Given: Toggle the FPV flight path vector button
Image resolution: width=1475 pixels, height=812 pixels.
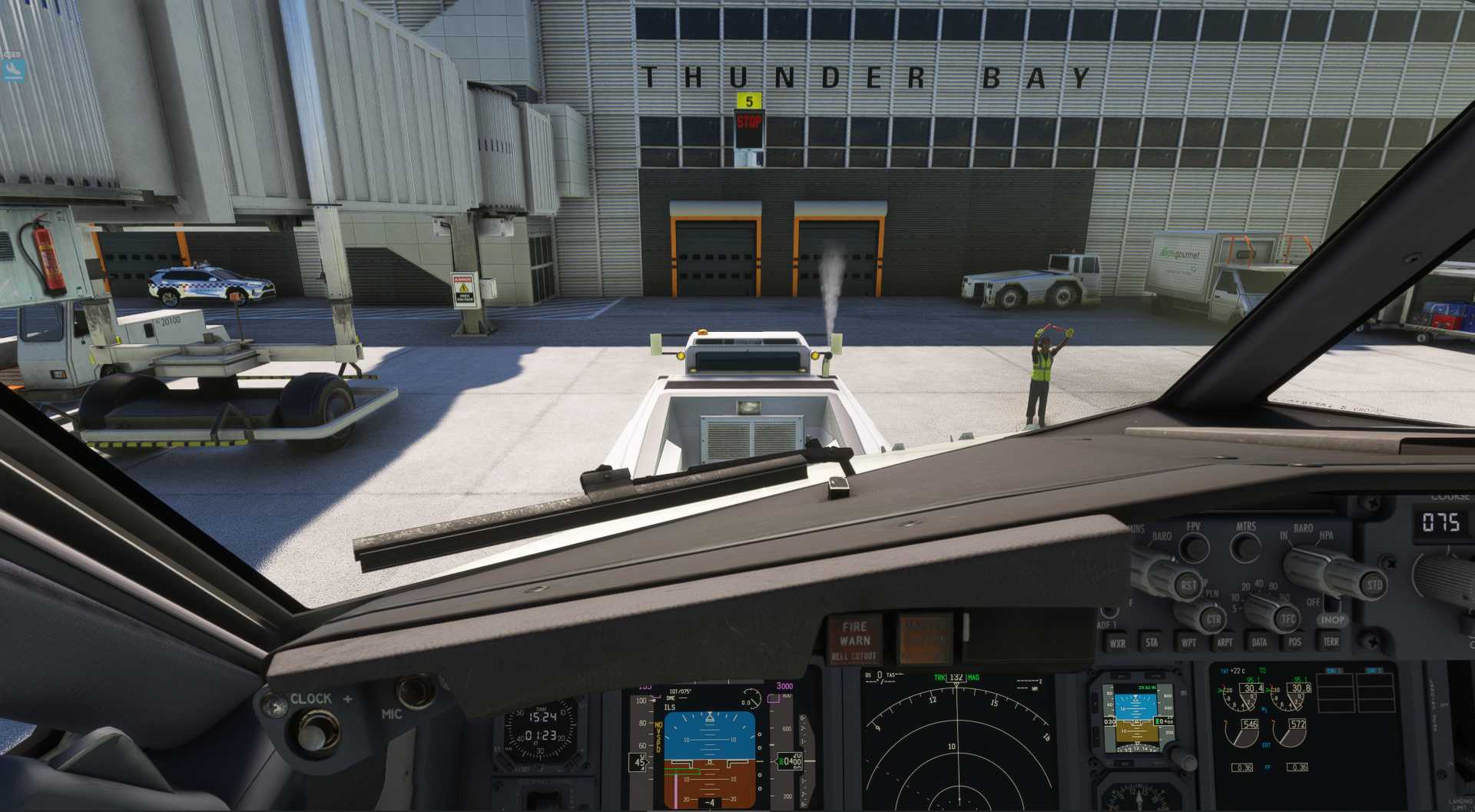Looking at the screenshot, I should click(x=1193, y=547).
